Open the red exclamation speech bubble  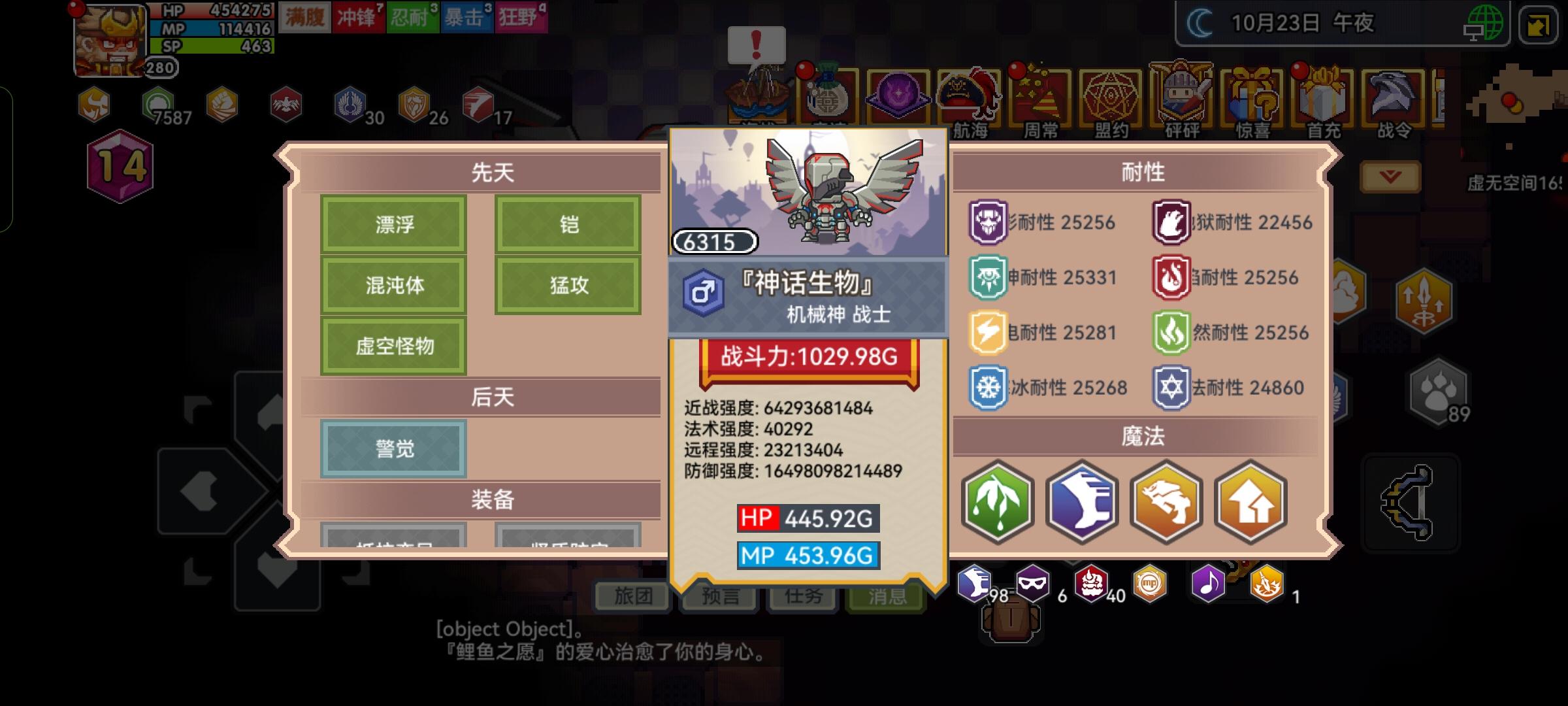pos(756,46)
